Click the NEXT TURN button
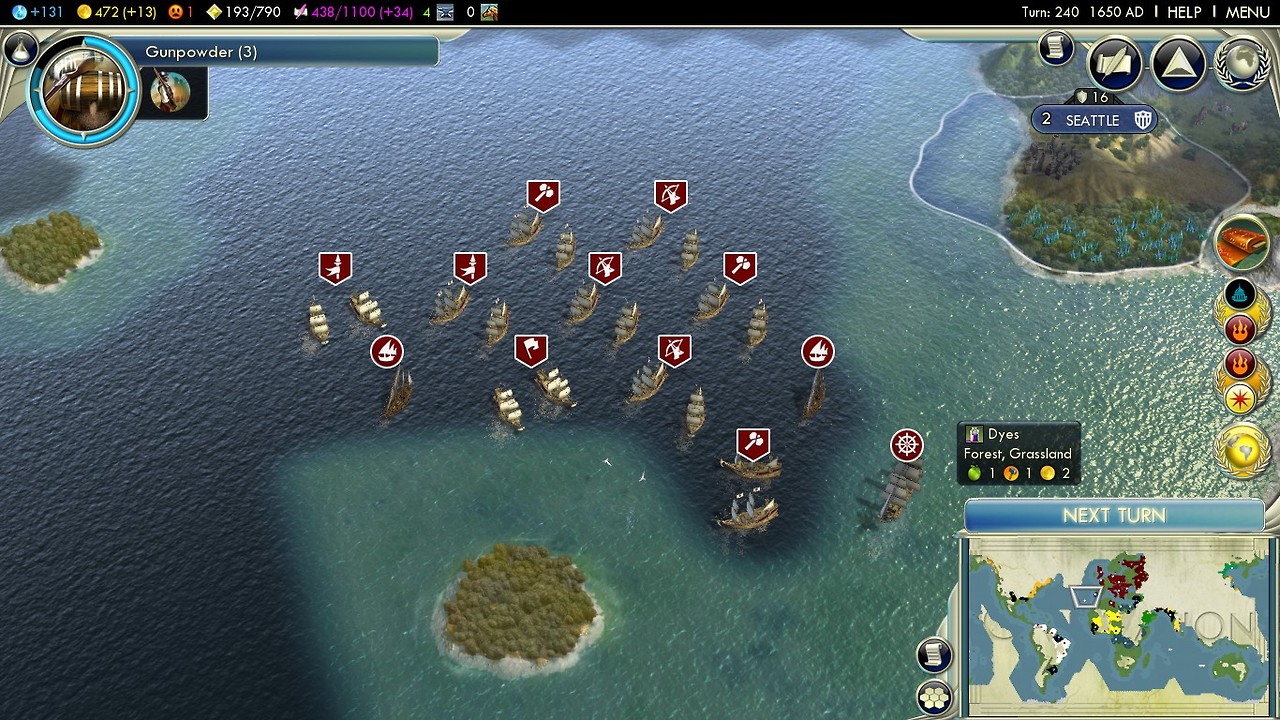The width and height of the screenshot is (1280, 720). tap(1114, 516)
